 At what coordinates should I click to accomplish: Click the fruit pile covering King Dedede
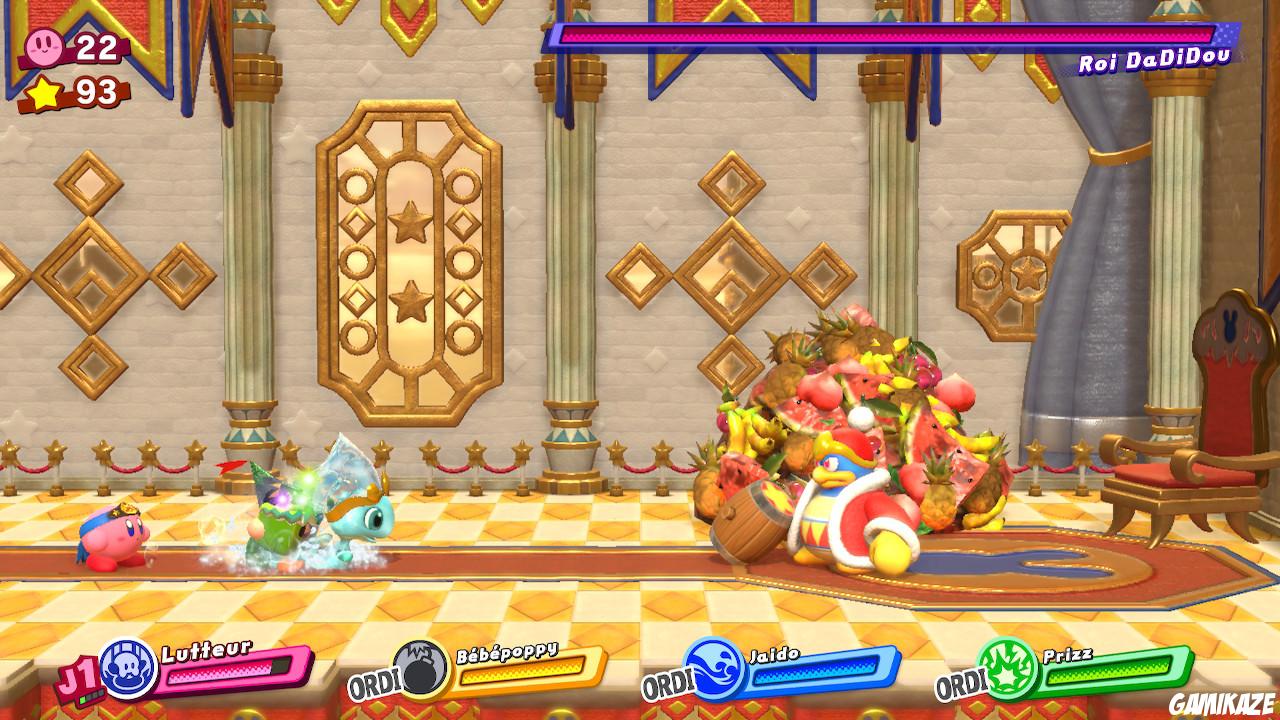pyautogui.click(x=870, y=410)
